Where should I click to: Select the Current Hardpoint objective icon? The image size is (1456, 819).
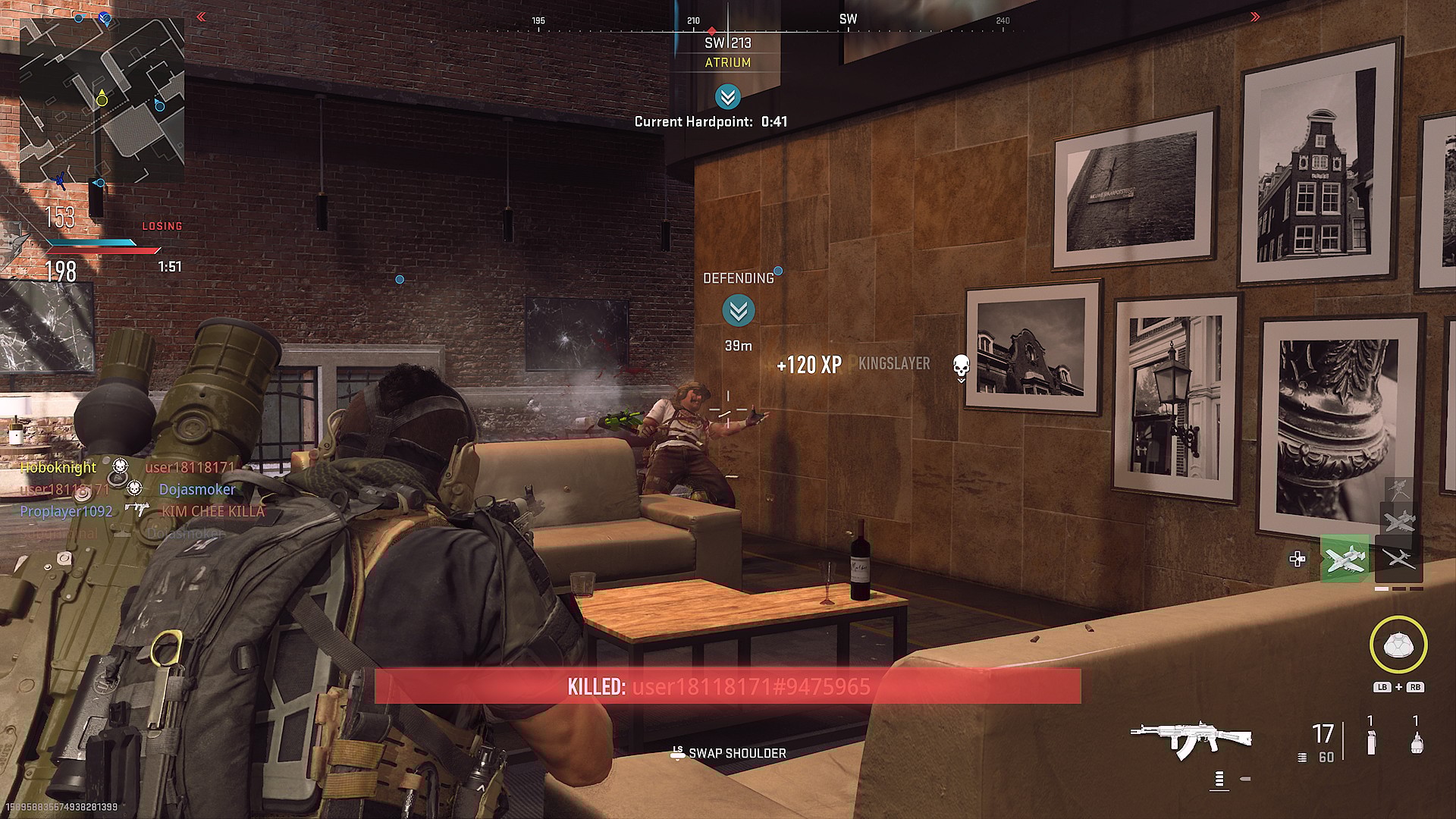pyautogui.click(x=727, y=97)
